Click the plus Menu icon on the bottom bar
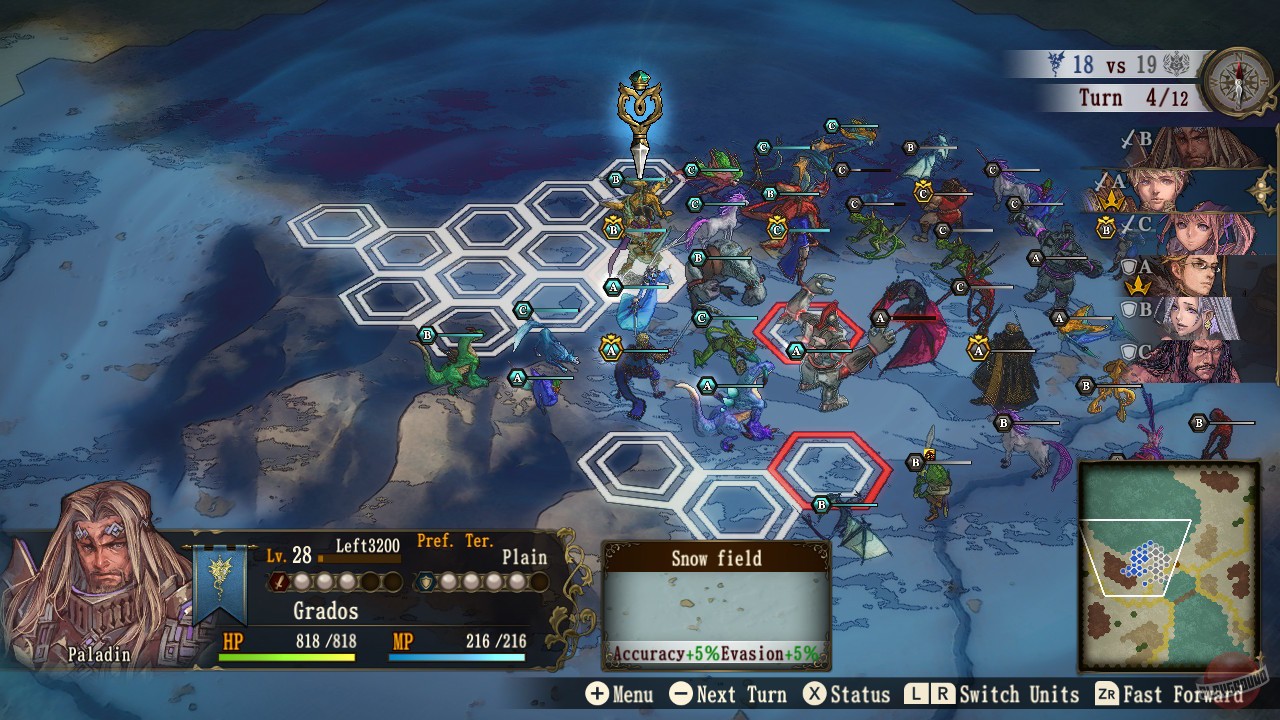This screenshot has width=1280, height=720. click(596, 694)
